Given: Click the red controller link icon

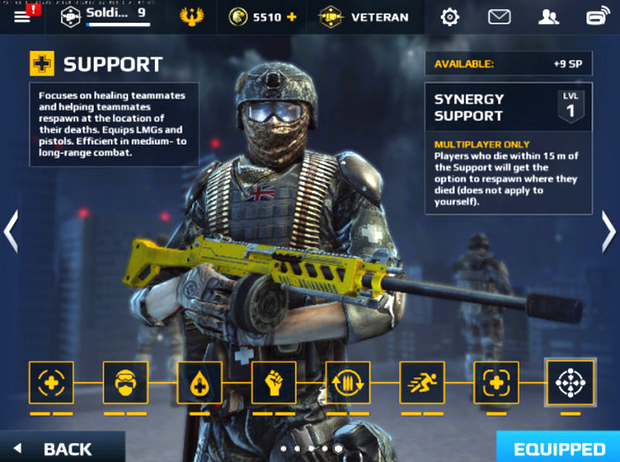Looking at the screenshot, I should [597, 17].
